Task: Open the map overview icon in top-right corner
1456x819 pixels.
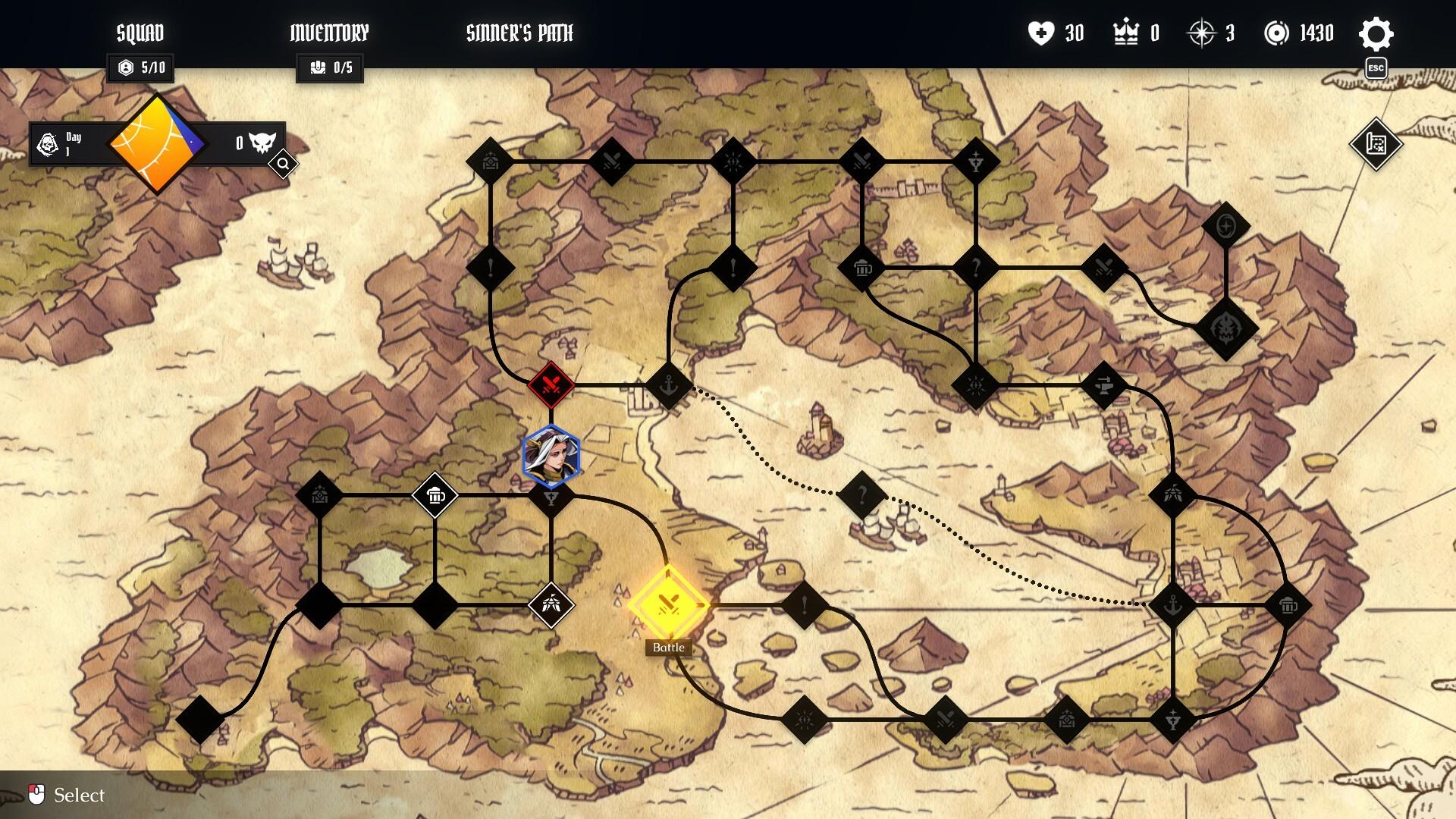Action: coord(1377,144)
